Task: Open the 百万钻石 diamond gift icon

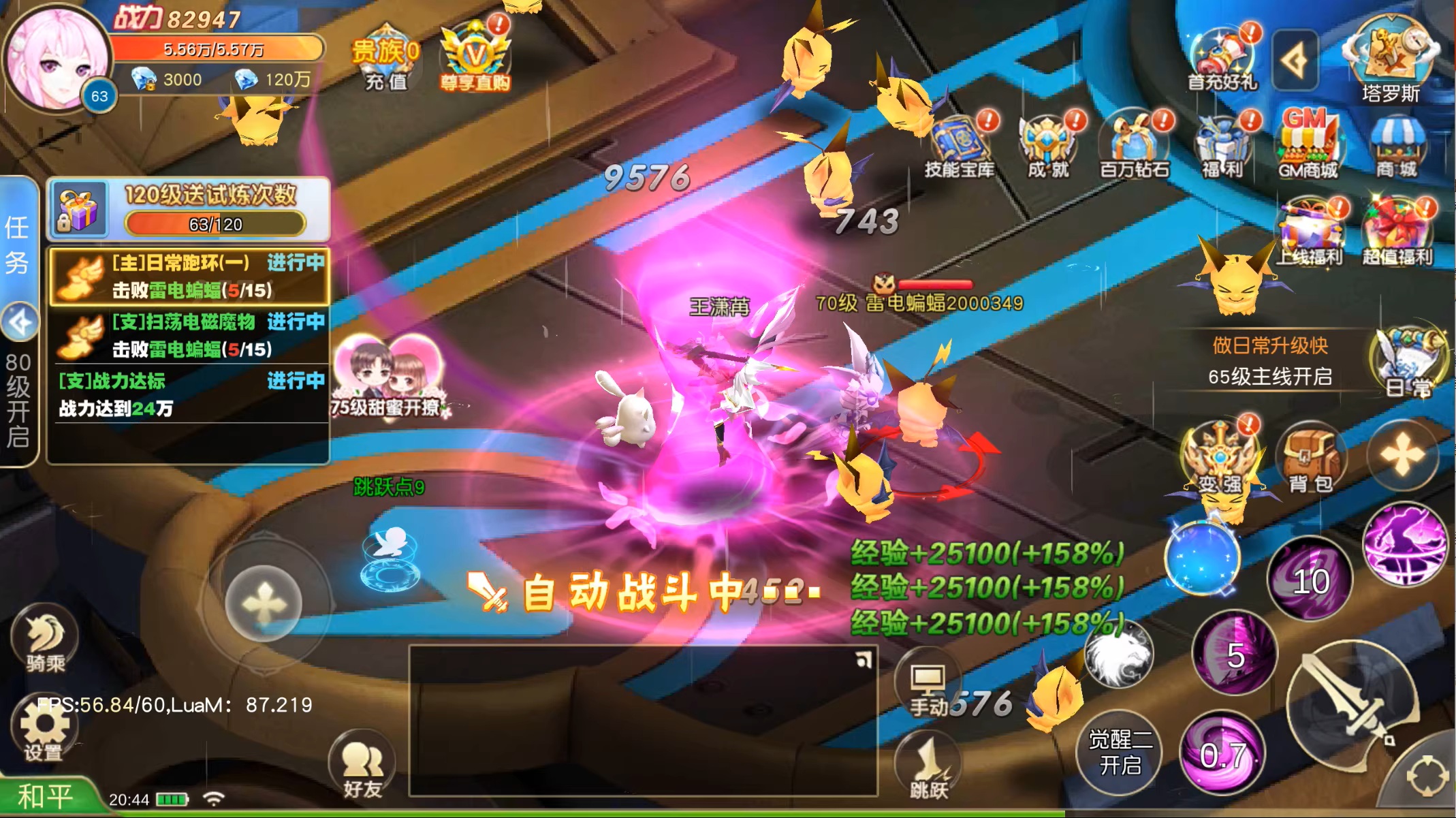Action: (1135, 145)
